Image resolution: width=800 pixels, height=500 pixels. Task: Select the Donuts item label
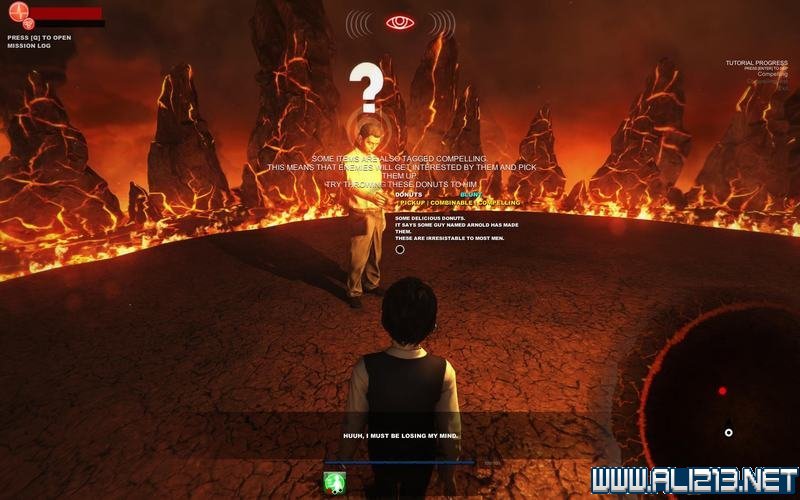click(x=409, y=194)
